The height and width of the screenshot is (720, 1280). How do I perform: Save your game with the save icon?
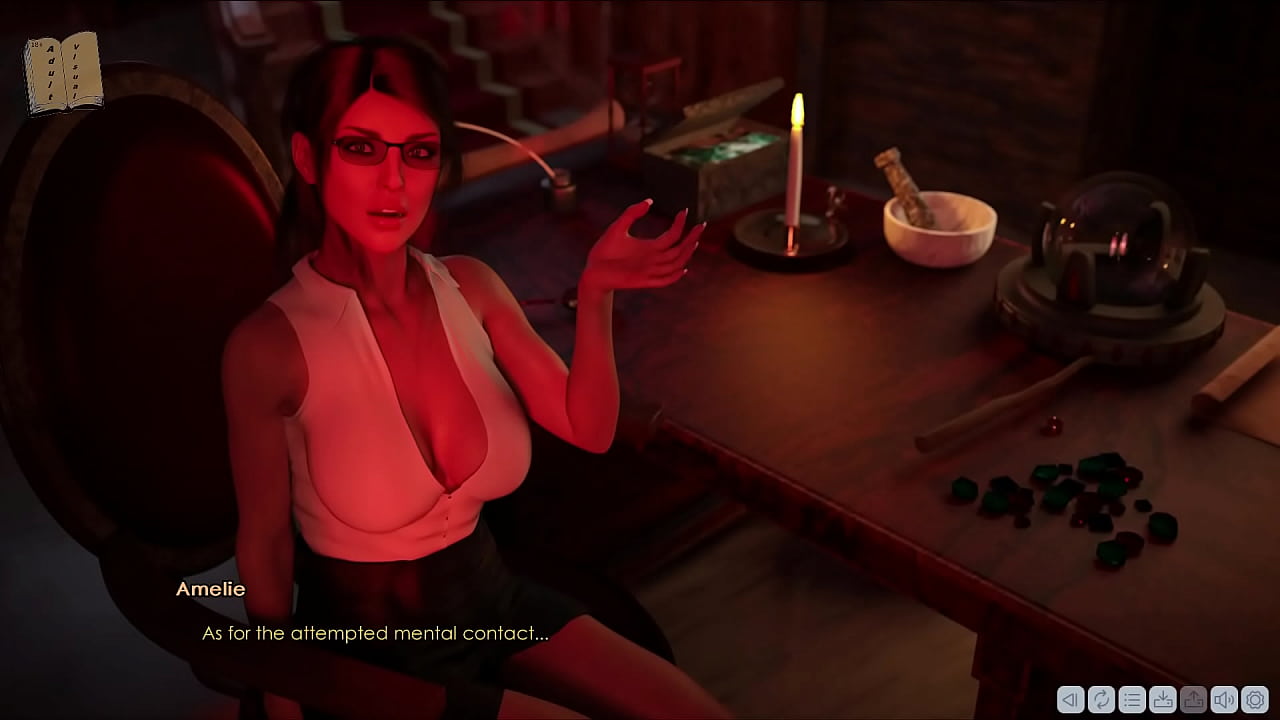(x=1163, y=700)
